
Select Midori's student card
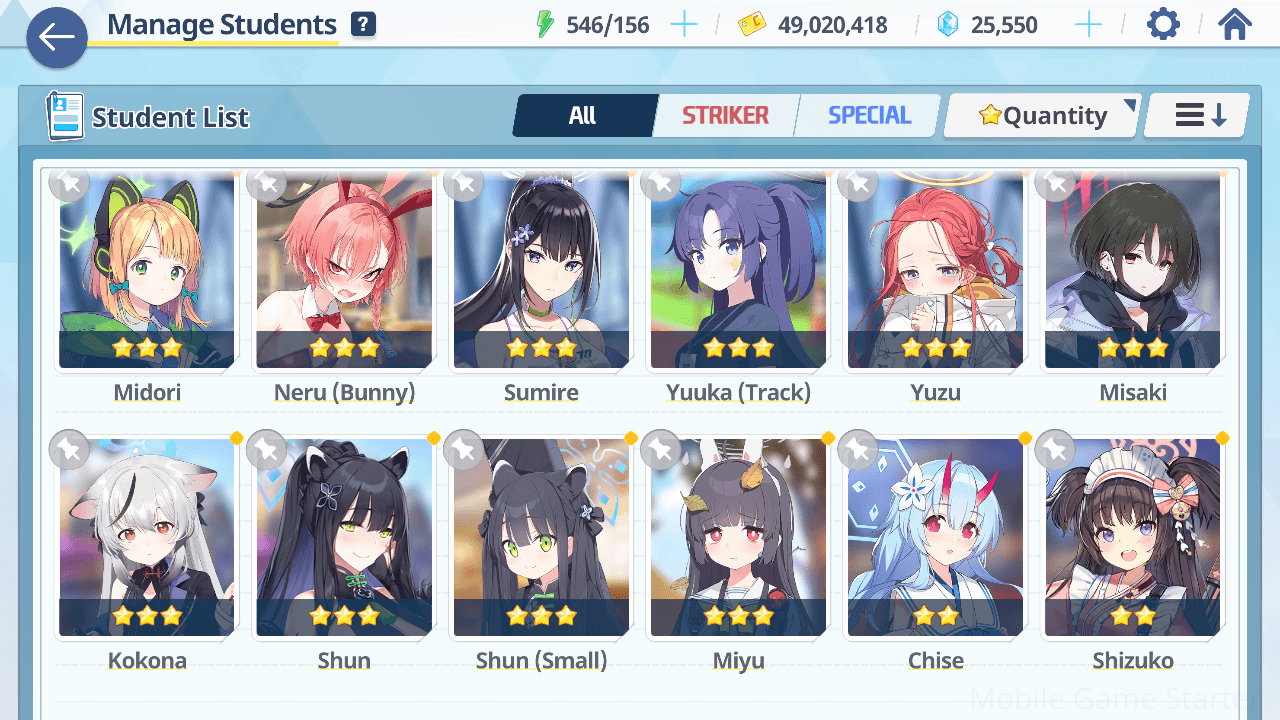[x=147, y=270]
